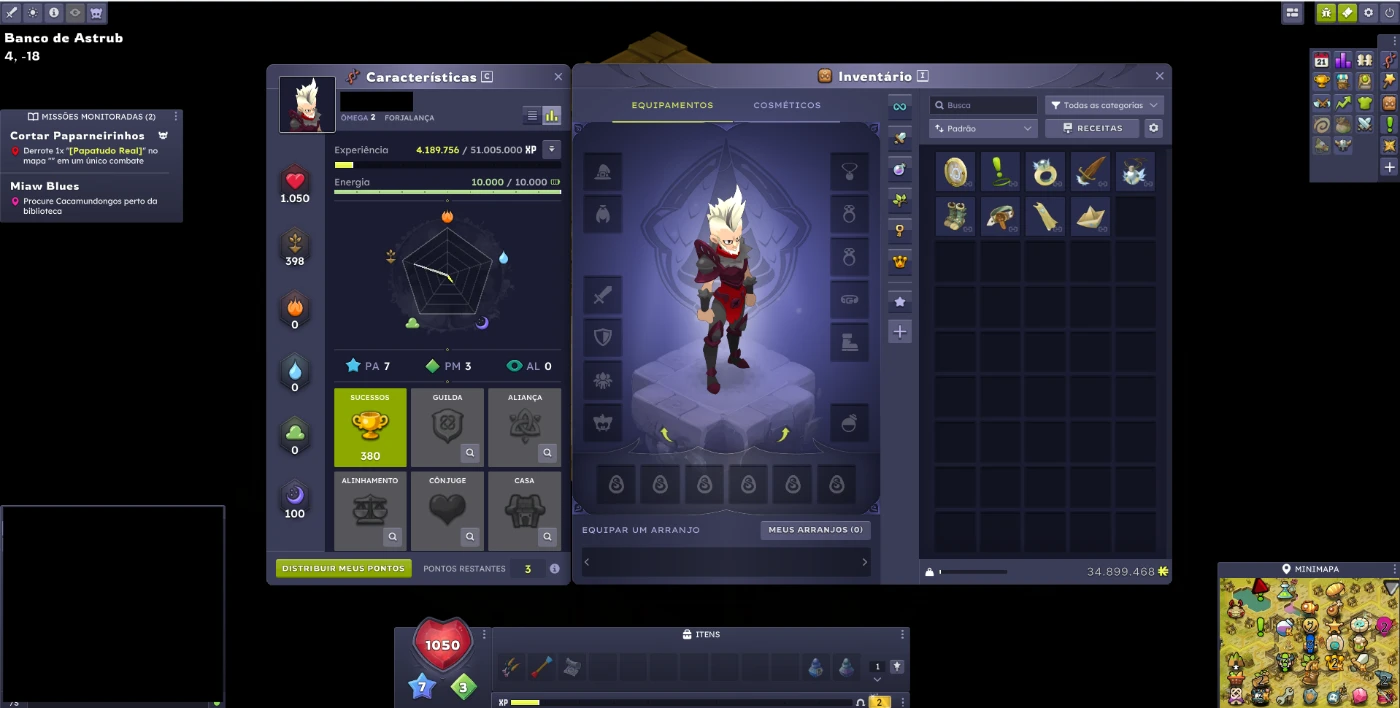Close the Inventário window
Image resolution: width=1400 pixels, height=708 pixels.
[1160, 76]
